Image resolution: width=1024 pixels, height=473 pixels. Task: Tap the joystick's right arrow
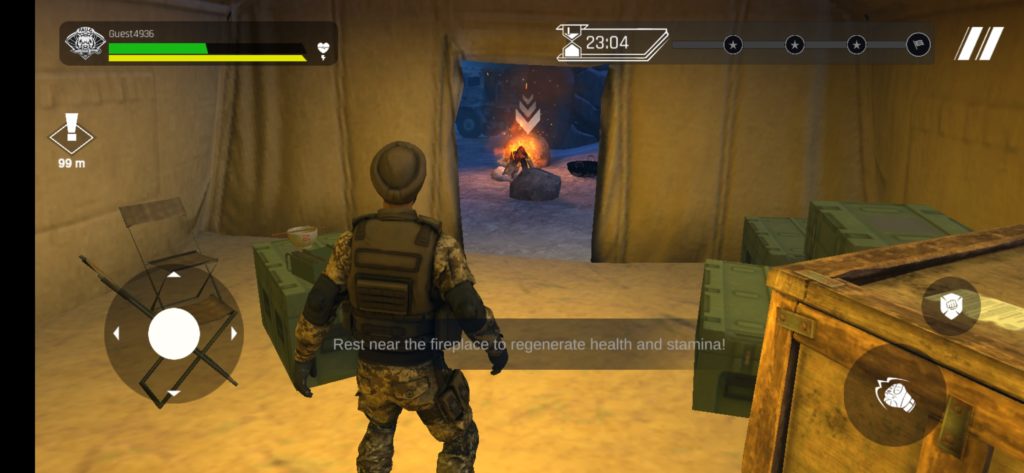click(234, 334)
